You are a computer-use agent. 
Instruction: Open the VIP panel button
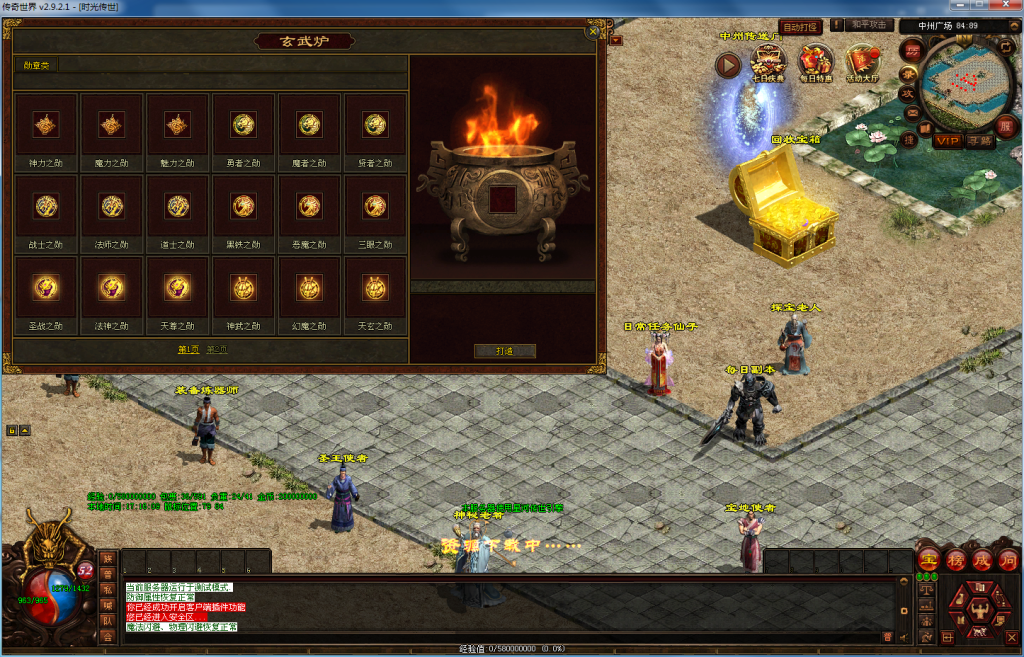(x=948, y=141)
